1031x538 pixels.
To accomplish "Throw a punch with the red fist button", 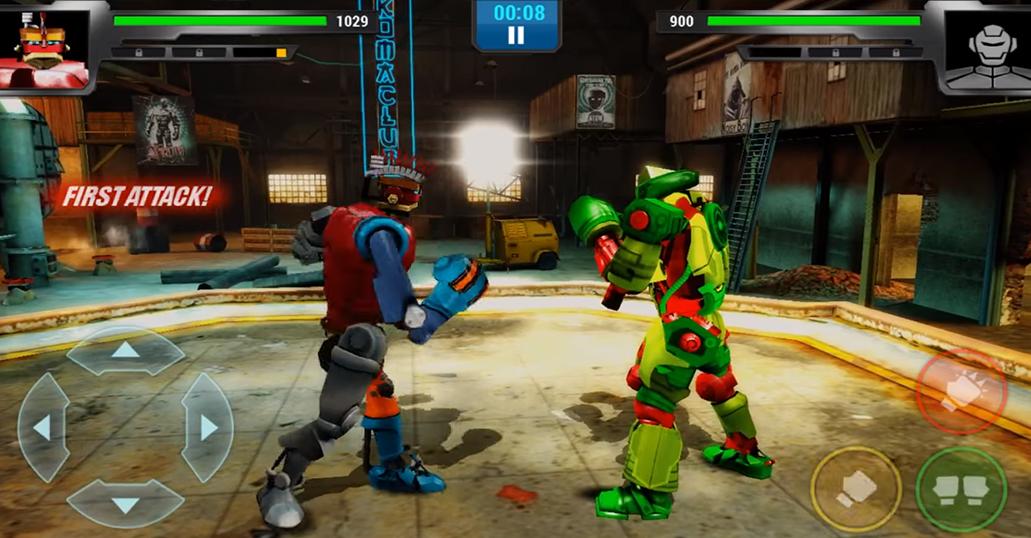I will tap(960, 390).
